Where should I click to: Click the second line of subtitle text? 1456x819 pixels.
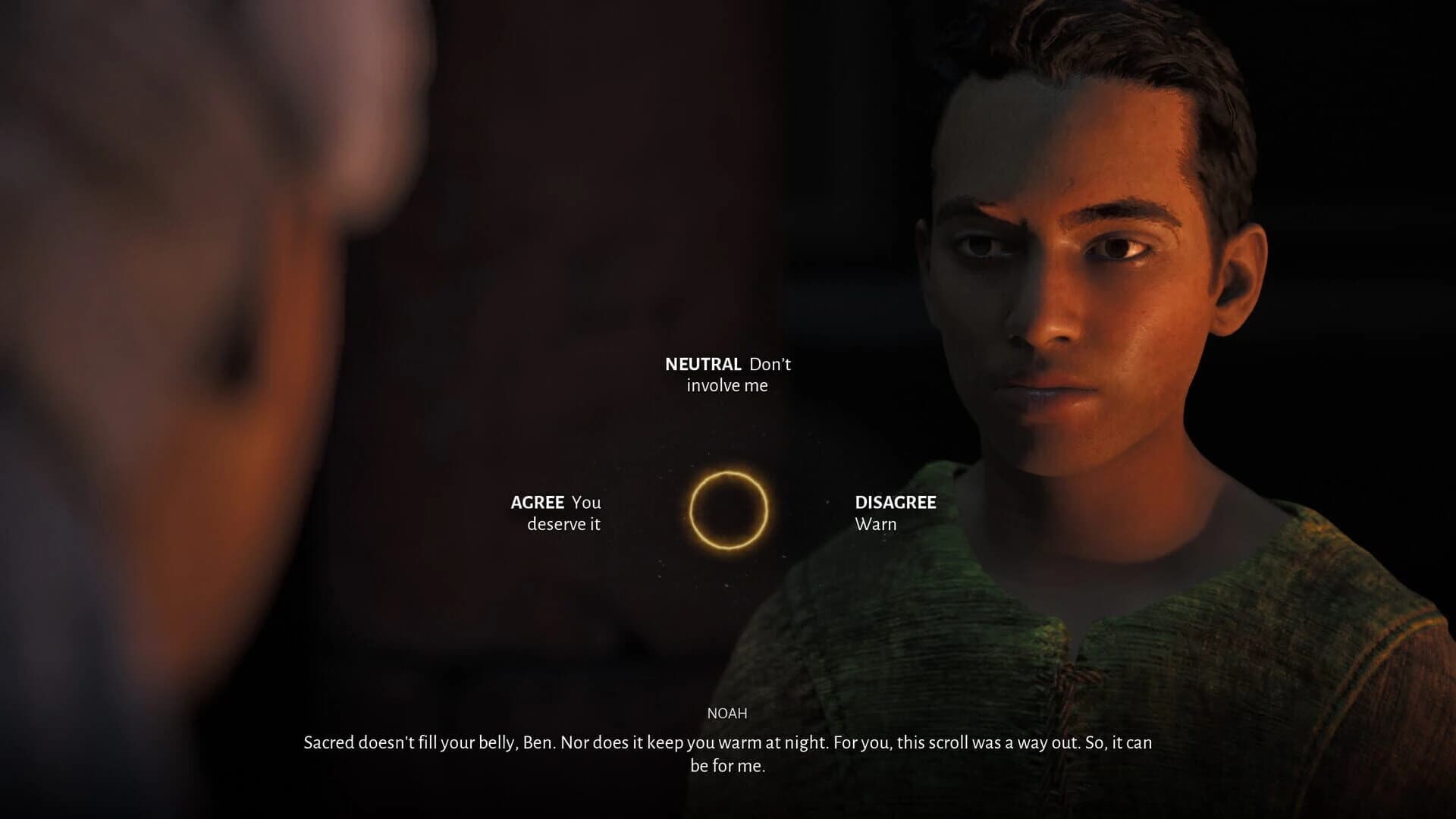click(x=727, y=766)
